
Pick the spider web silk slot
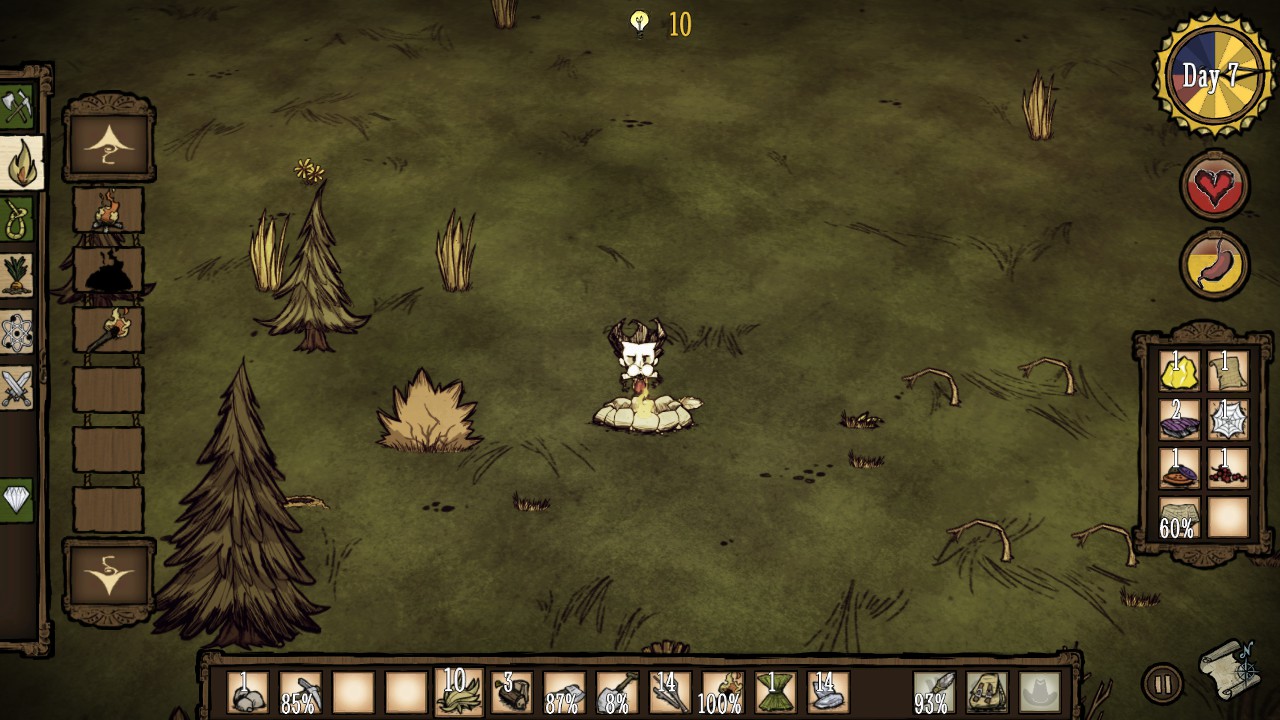1228,420
